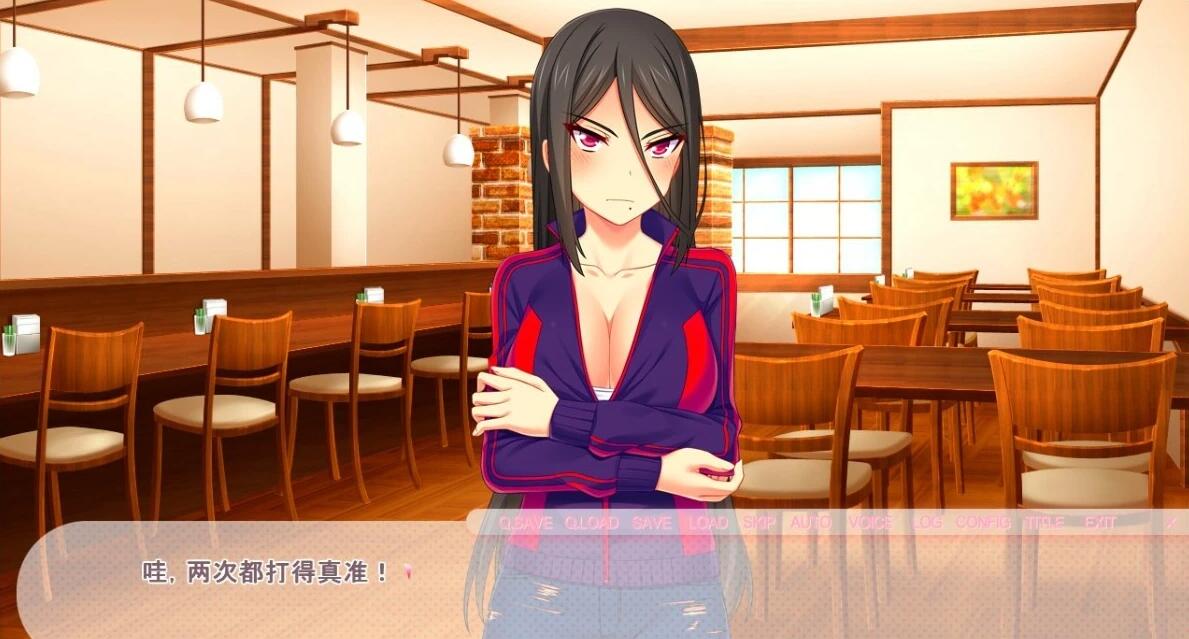This screenshot has width=1189, height=639.
Task: Open the CONFIG settings
Action: tap(982, 522)
